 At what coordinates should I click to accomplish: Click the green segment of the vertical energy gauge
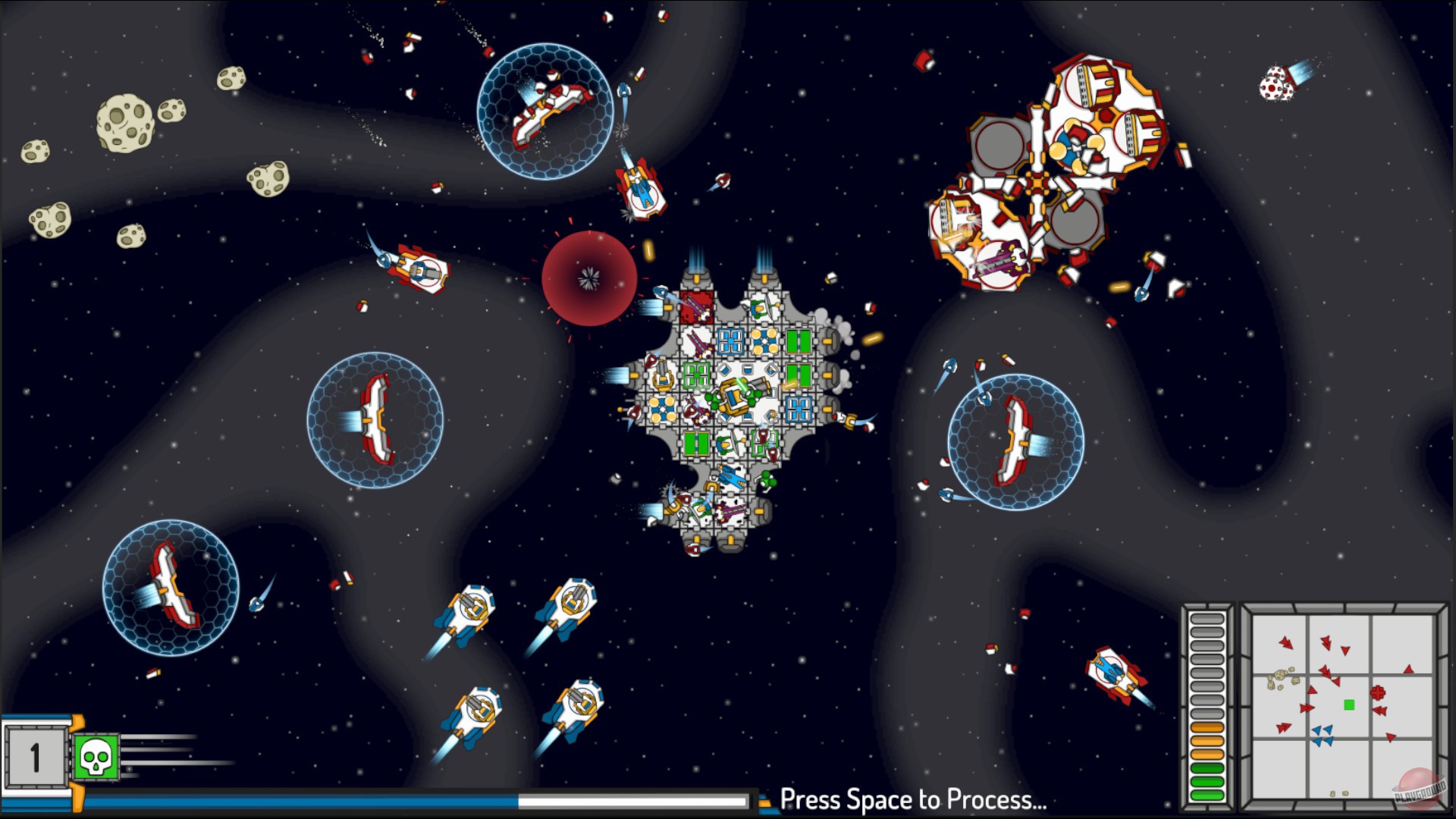pyautogui.click(x=1206, y=777)
